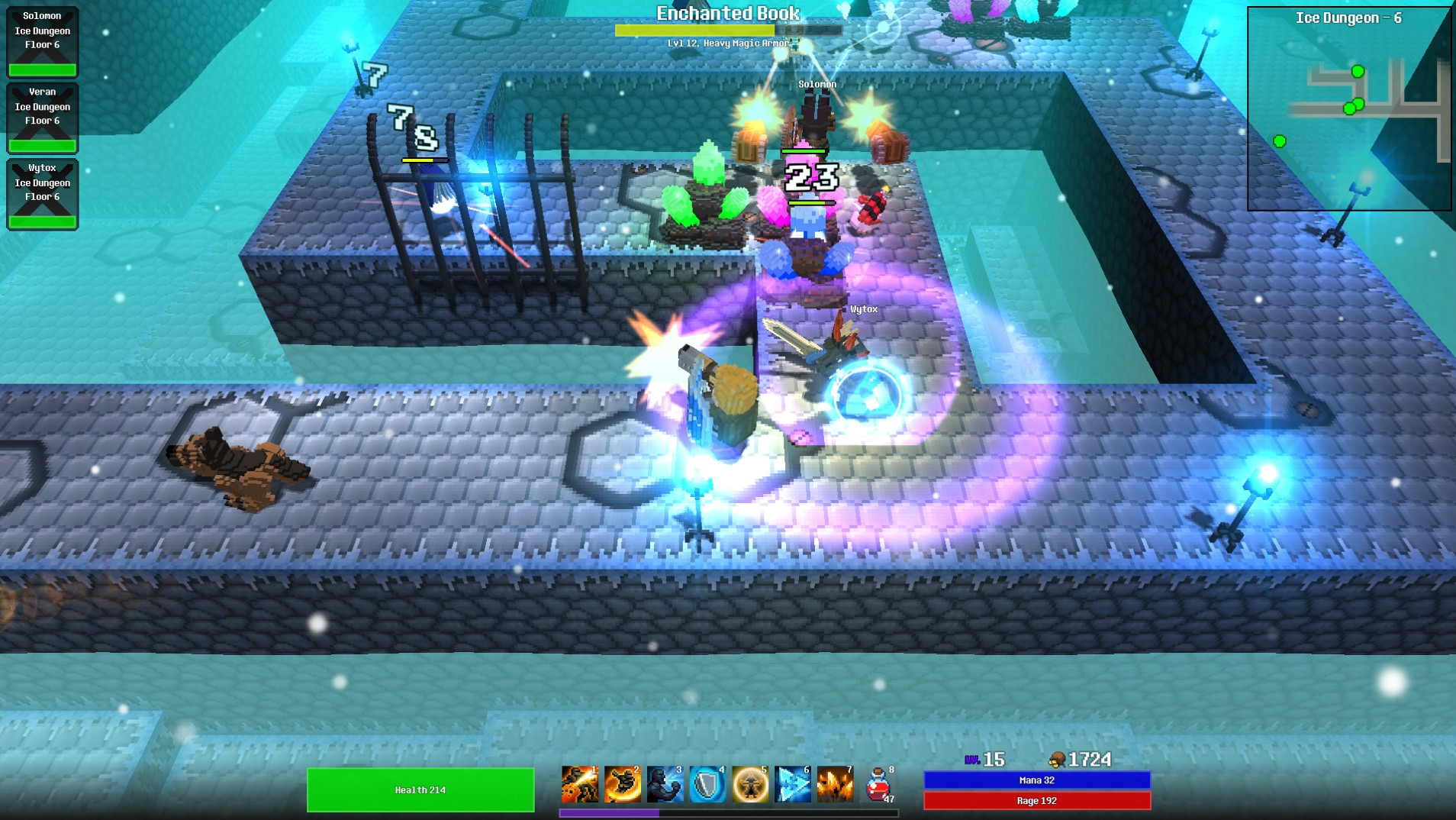Click the red Rage 192 bar
Image resolution: width=1456 pixels, height=820 pixels.
tap(1037, 801)
